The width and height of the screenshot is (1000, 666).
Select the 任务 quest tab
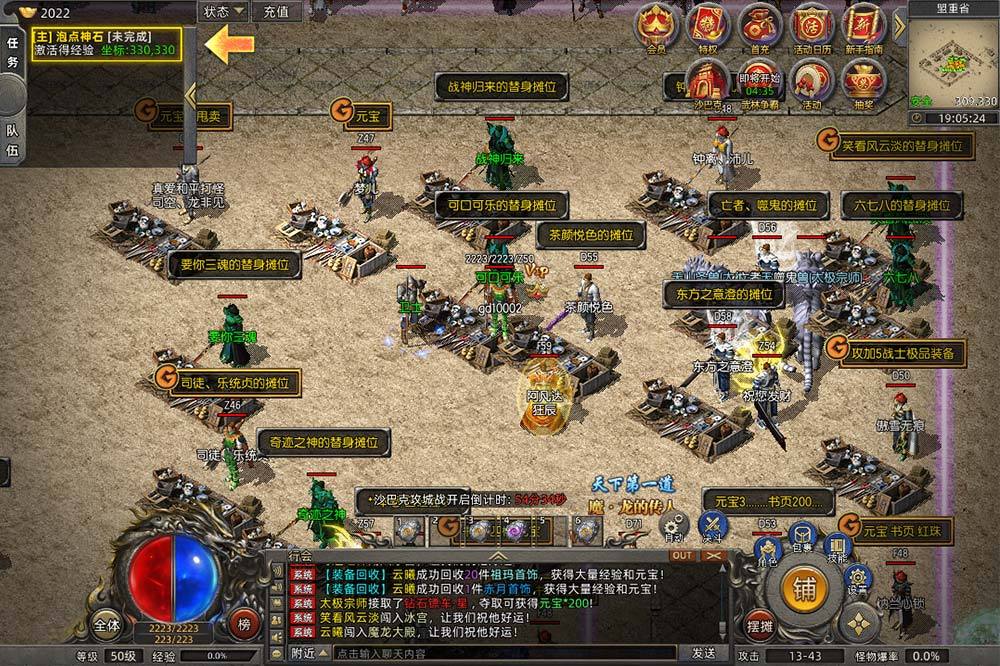[13, 51]
